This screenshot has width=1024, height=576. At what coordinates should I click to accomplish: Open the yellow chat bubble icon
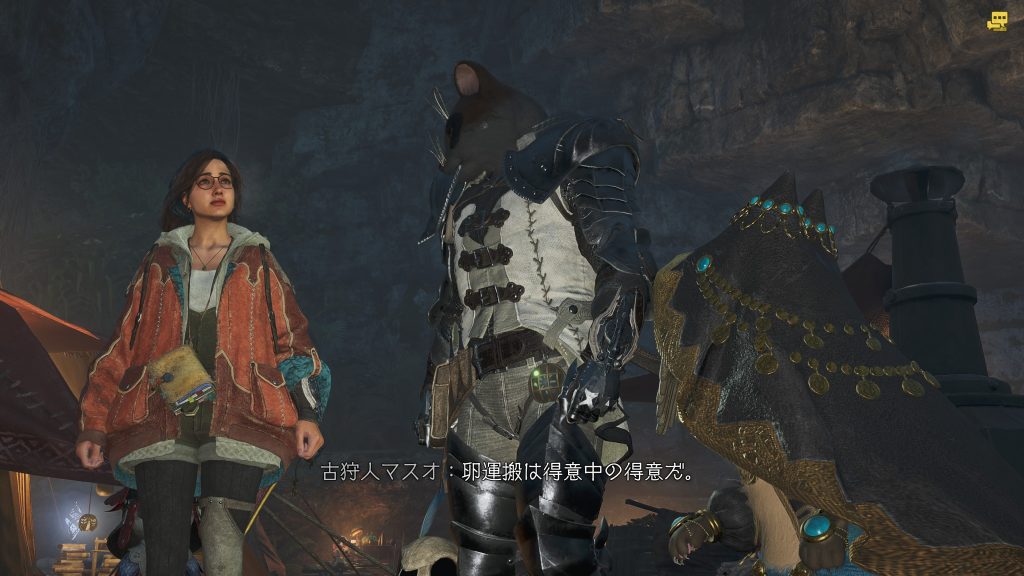click(x=997, y=21)
